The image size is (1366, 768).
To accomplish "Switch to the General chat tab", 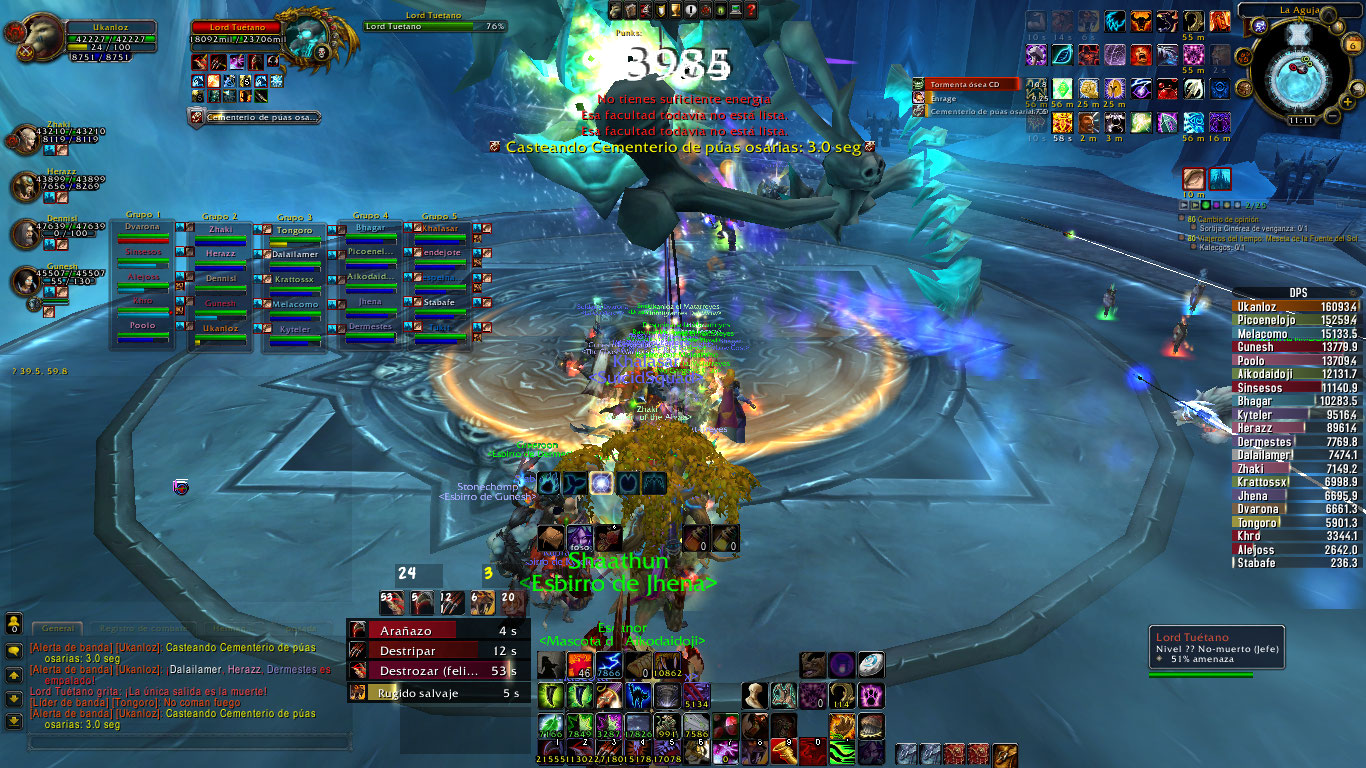I will click(57, 628).
